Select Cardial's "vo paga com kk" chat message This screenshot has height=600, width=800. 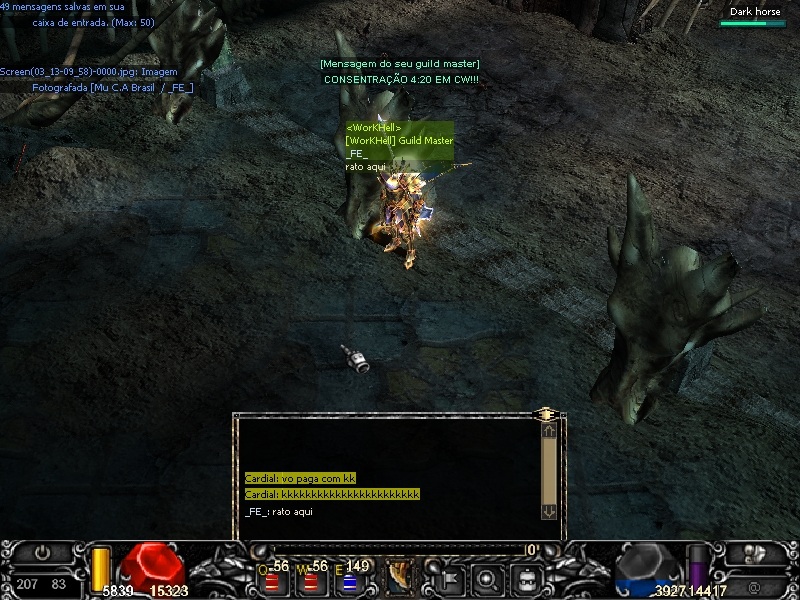click(300, 479)
